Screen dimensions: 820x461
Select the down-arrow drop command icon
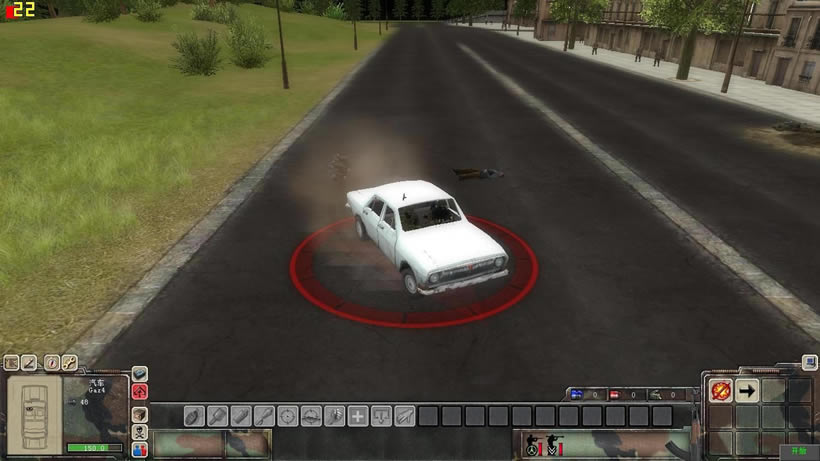coord(381,415)
